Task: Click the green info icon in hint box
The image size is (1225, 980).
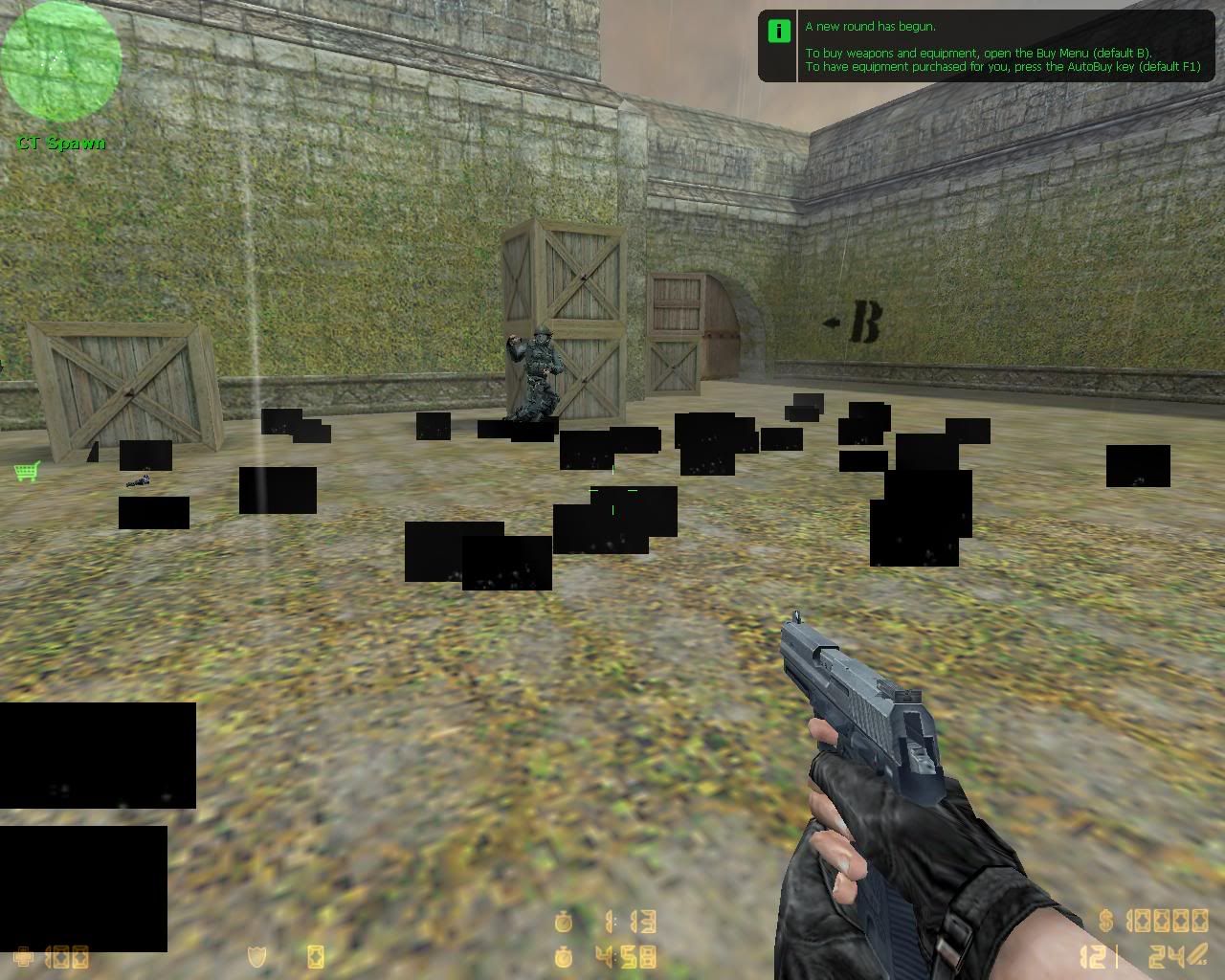Action: tap(778, 31)
